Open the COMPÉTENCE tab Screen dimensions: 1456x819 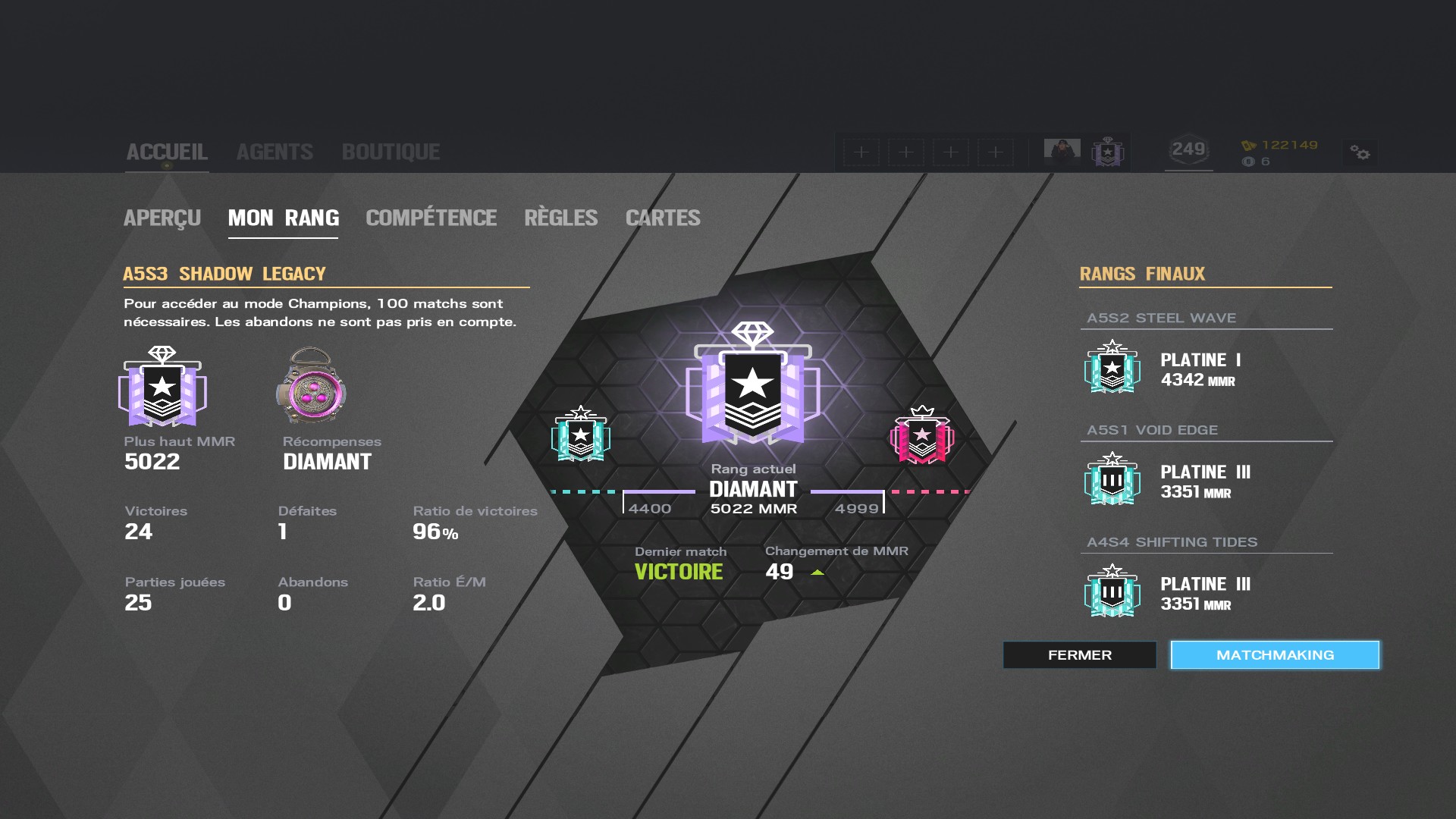[431, 218]
